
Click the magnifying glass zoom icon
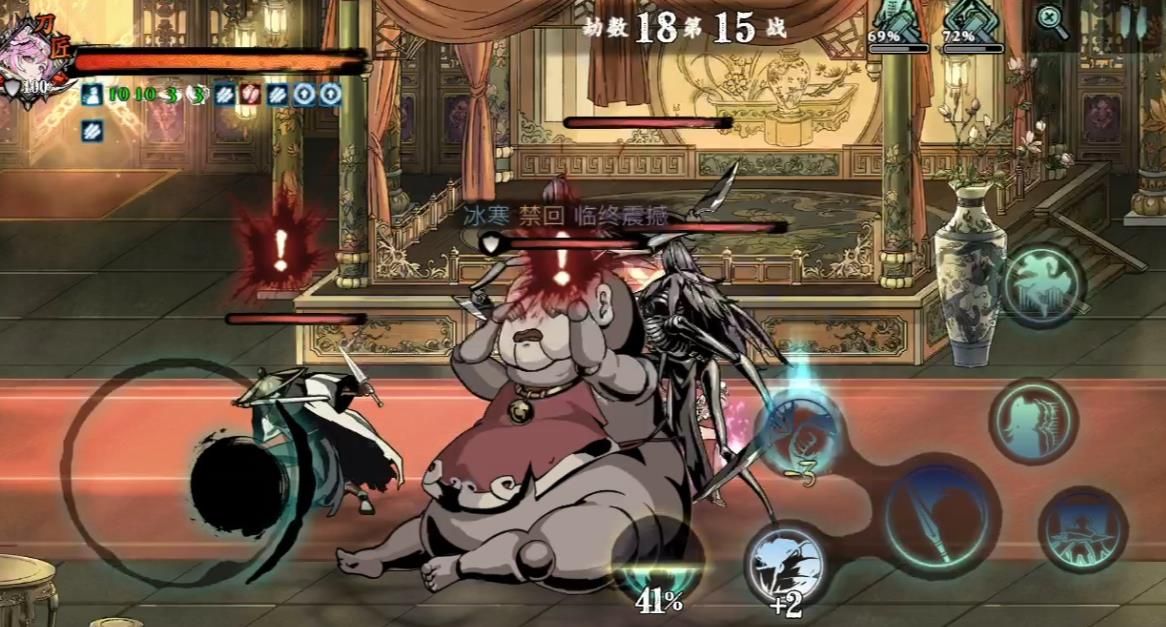(x=1048, y=17)
